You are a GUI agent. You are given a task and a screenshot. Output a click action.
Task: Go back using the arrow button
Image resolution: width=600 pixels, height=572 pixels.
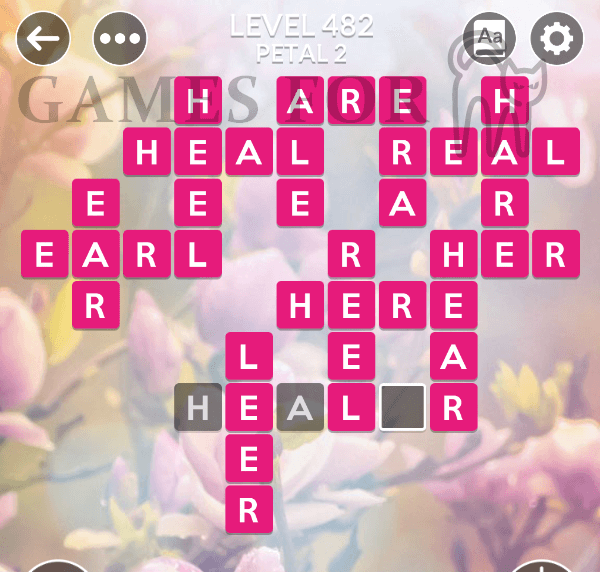(x=43, y=39)
